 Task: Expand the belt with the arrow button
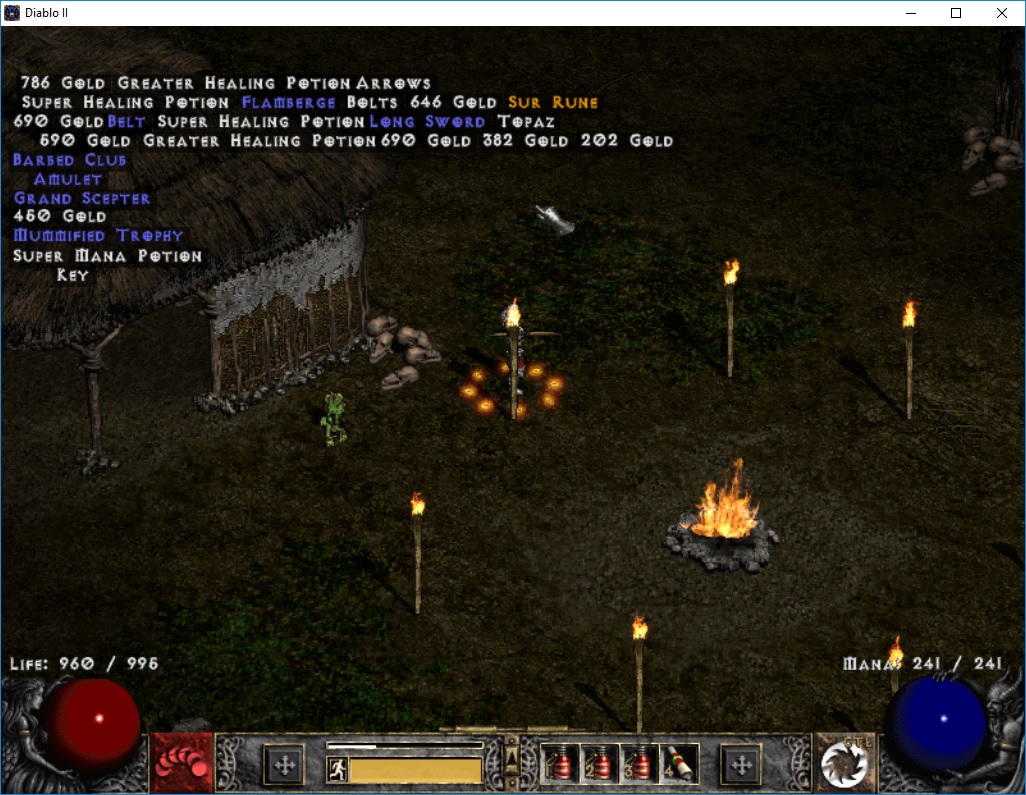coord(510,753)
